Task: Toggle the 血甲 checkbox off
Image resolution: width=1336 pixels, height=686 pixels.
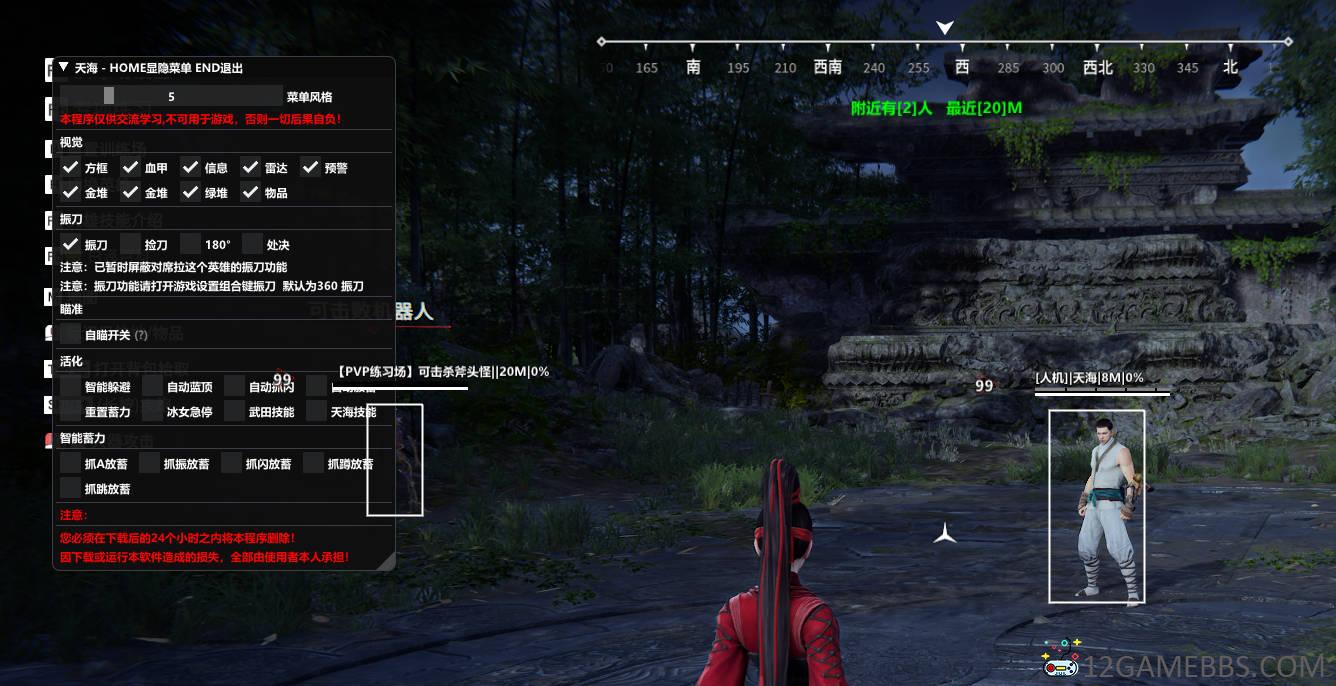Action: tap(130, 168)
